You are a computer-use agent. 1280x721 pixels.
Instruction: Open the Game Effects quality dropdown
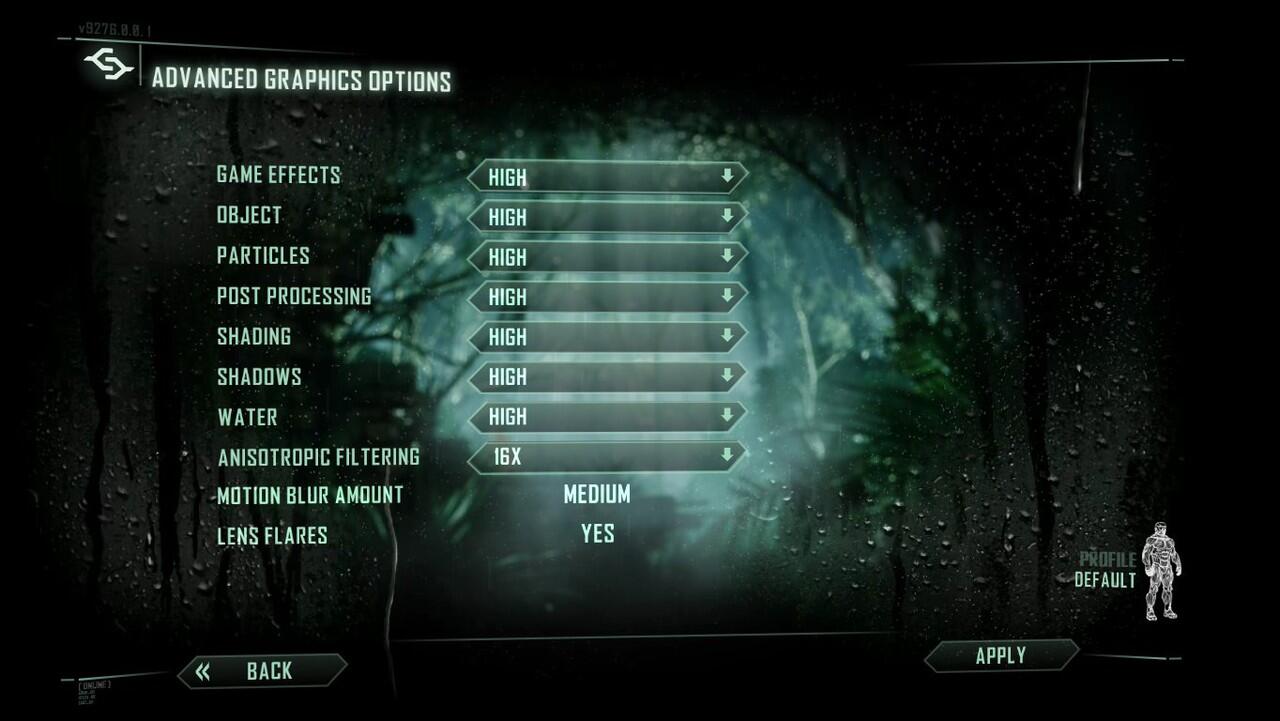click(607, 177)
